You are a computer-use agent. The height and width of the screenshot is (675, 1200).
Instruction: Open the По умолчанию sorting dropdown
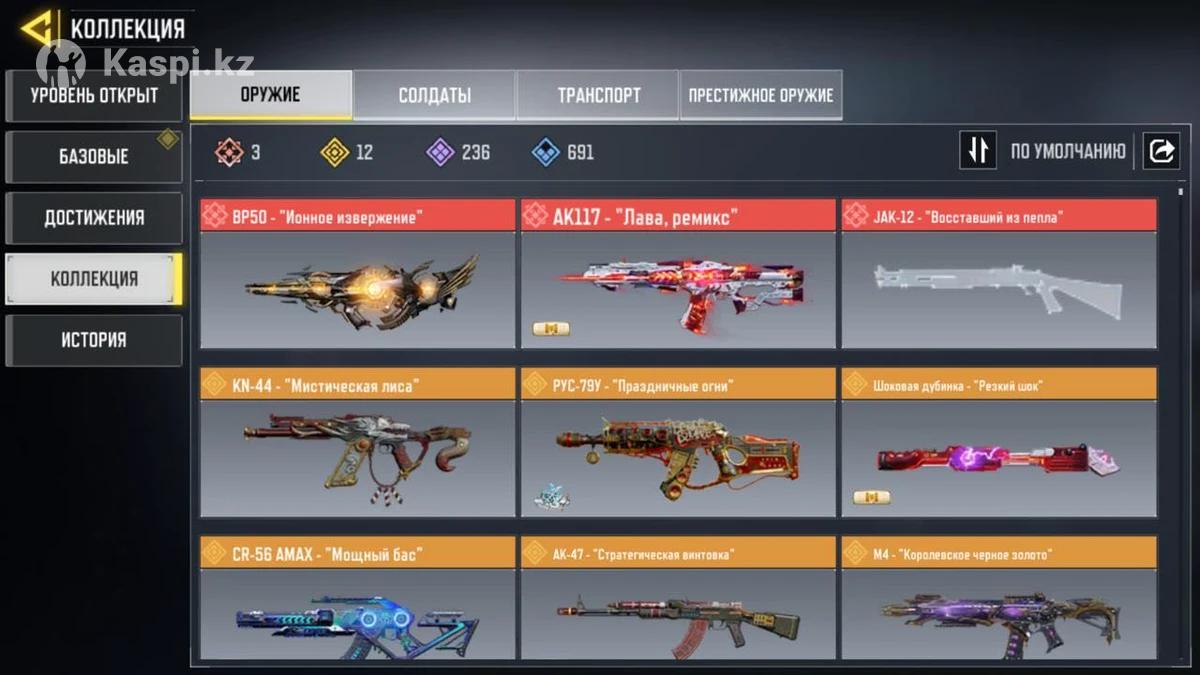click(x=1067, y=152)
